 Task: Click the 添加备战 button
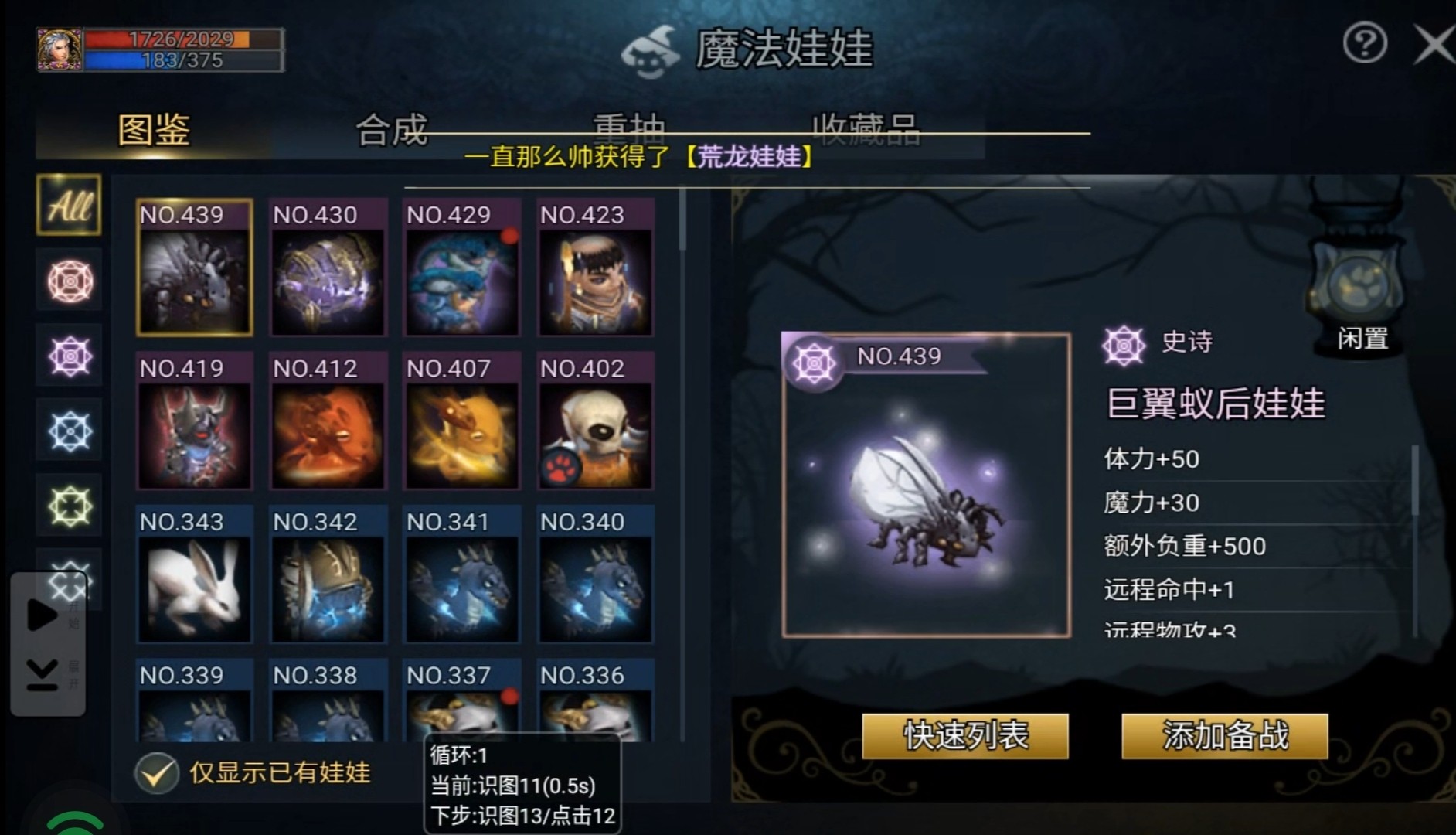pyautogui.click(x=1225, y=735)
